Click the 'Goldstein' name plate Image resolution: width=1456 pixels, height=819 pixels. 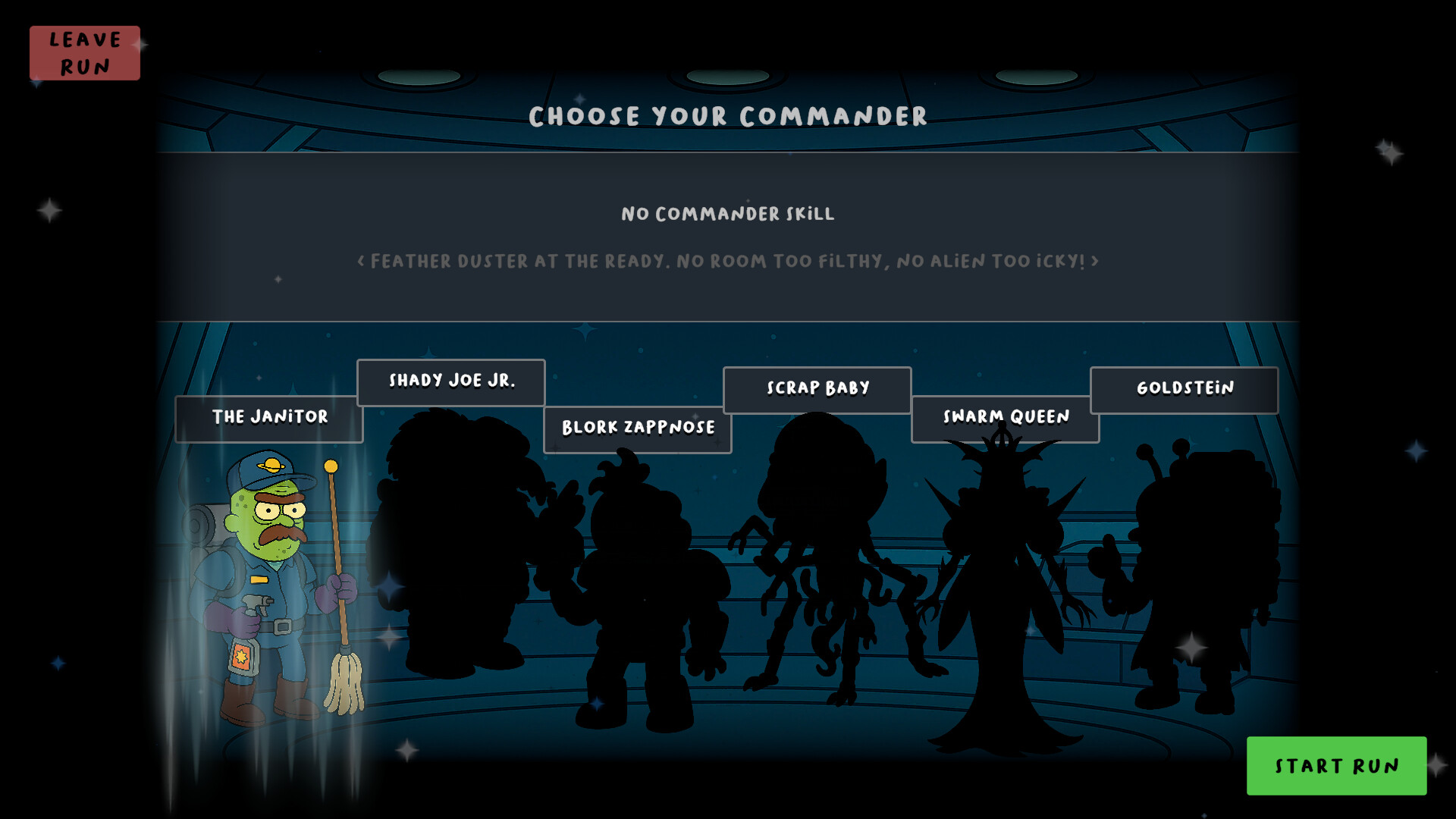[x=1185, y=388]
